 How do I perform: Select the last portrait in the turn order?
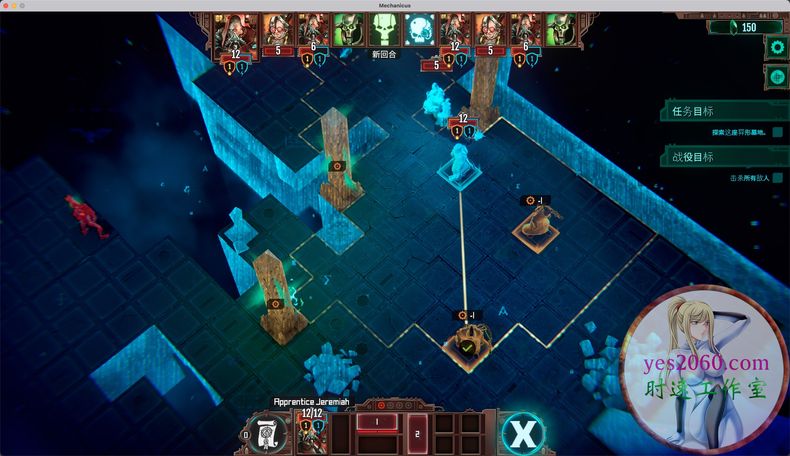pyautogui.click(x=560, y=30)
